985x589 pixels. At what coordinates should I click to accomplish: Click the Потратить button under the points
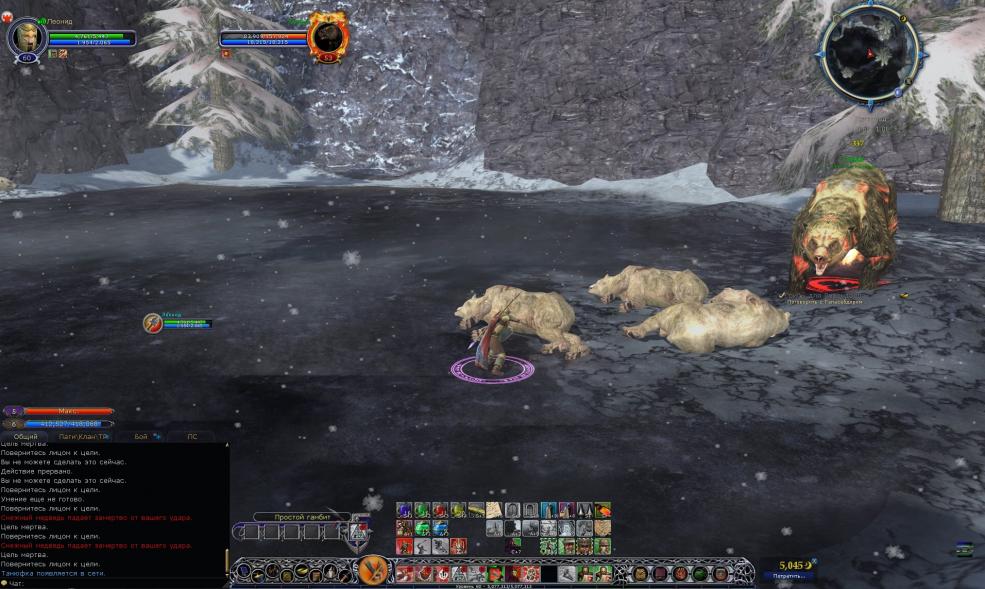(x=786, y=576)
